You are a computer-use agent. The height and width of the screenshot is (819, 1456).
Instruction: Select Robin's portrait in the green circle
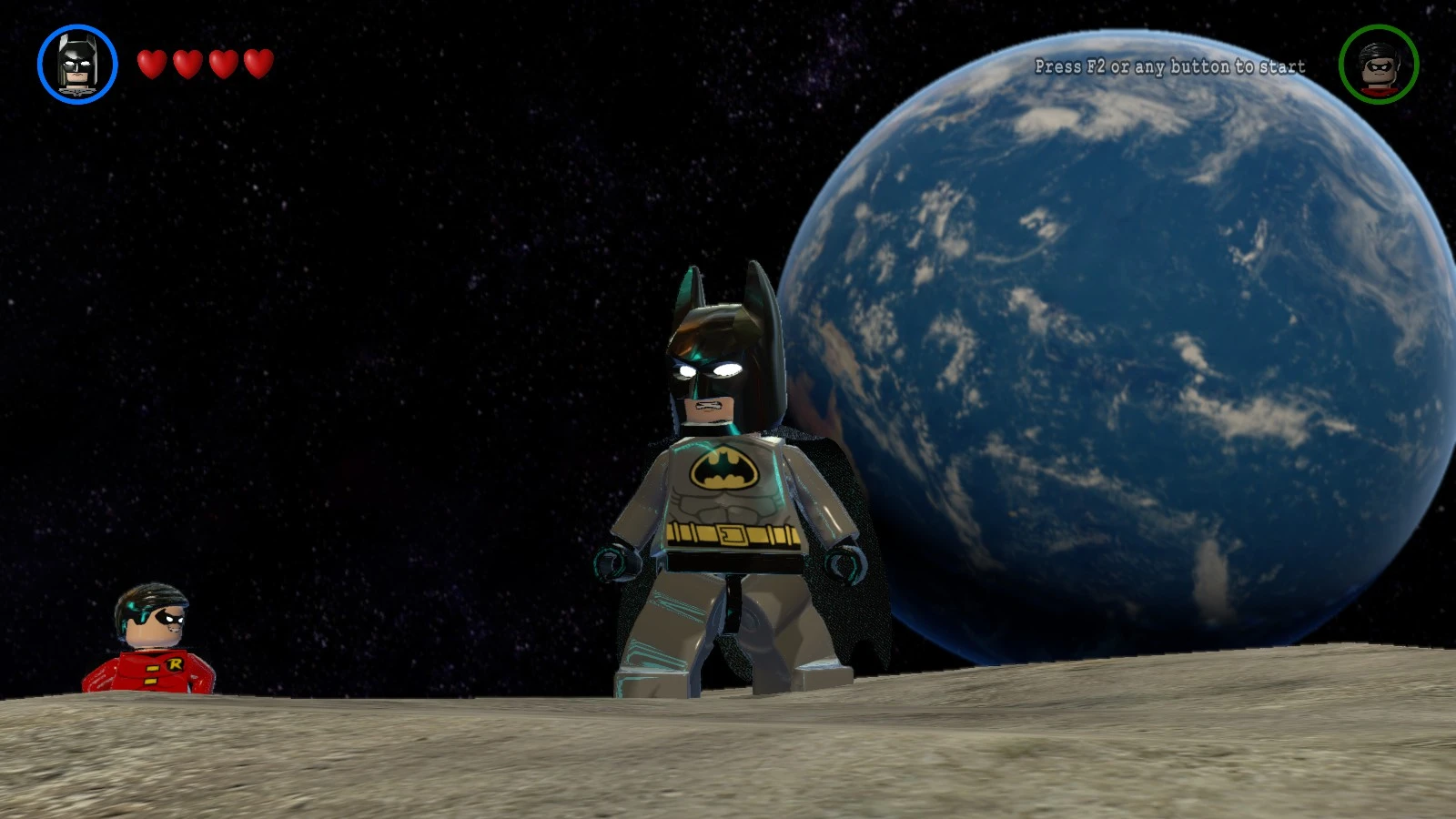pos(1377,66)
